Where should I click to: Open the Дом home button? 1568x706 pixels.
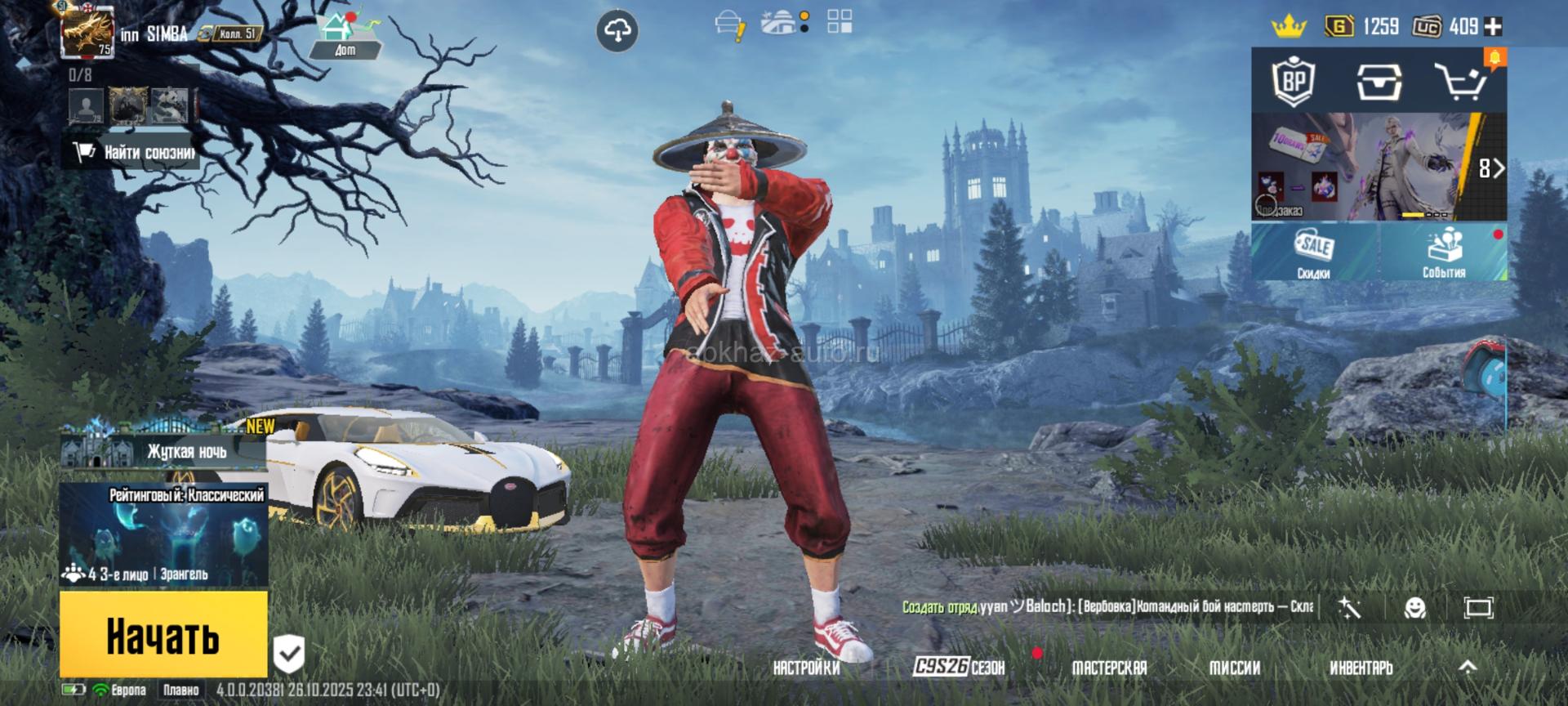[x=343, y=37]
